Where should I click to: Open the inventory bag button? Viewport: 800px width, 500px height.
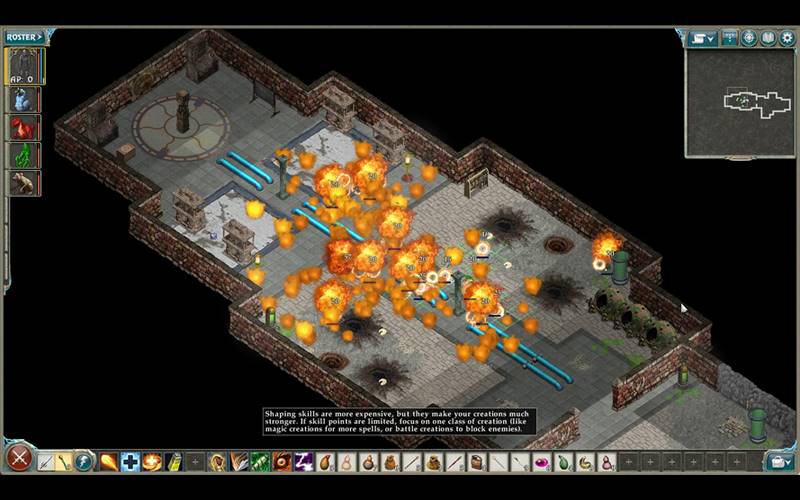(x=779, y=461)
